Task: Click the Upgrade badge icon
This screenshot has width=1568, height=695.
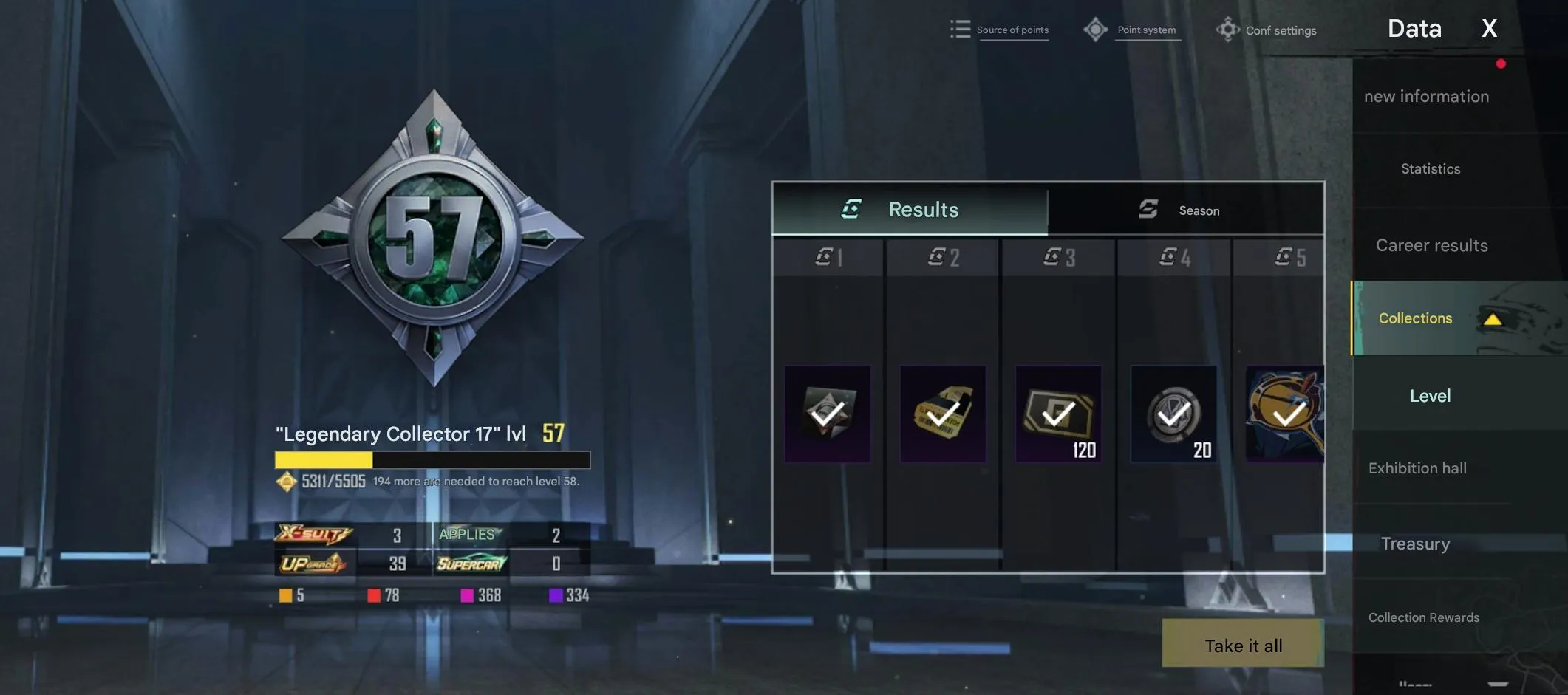Action: point(313,563)
